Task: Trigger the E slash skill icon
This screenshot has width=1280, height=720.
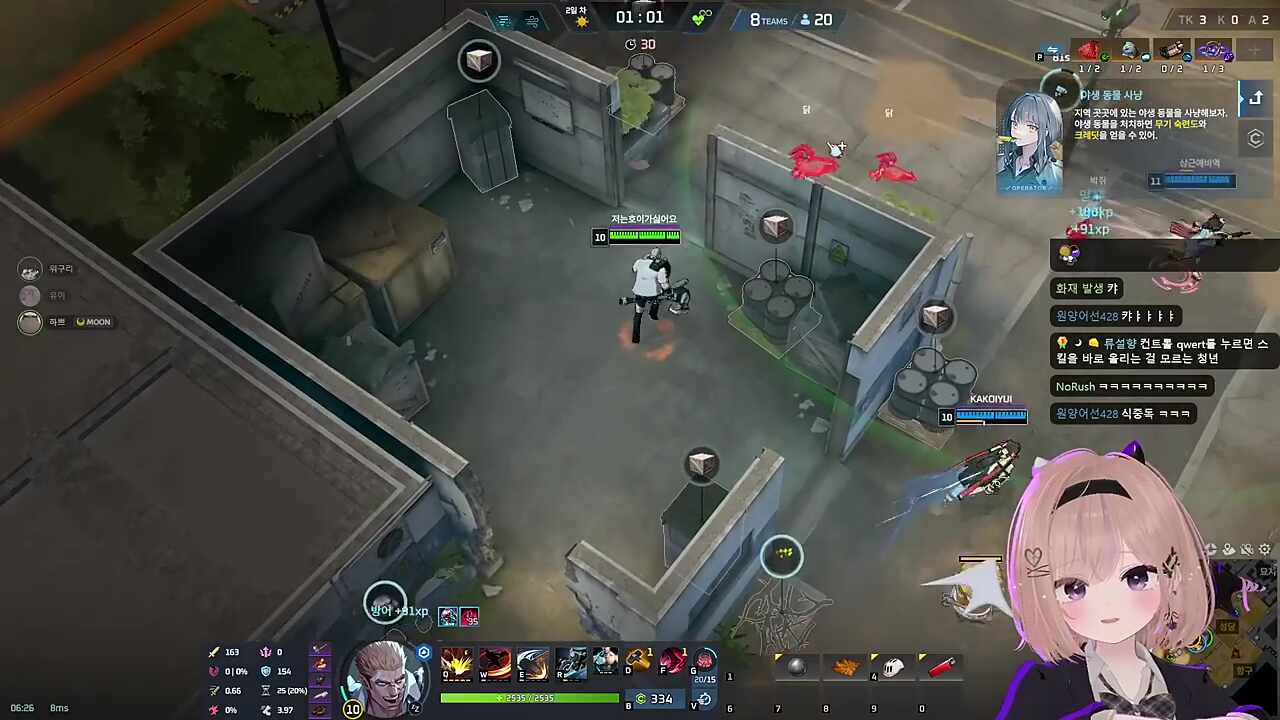Action: pos(533,664)
